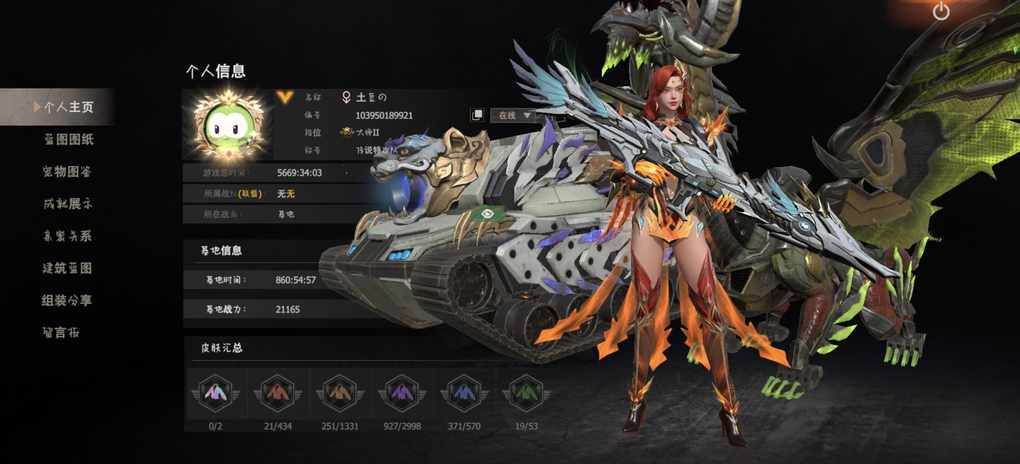Open the 建筑蓝图 building blueprint tab

pyautogui.click(x=68, y=268)
